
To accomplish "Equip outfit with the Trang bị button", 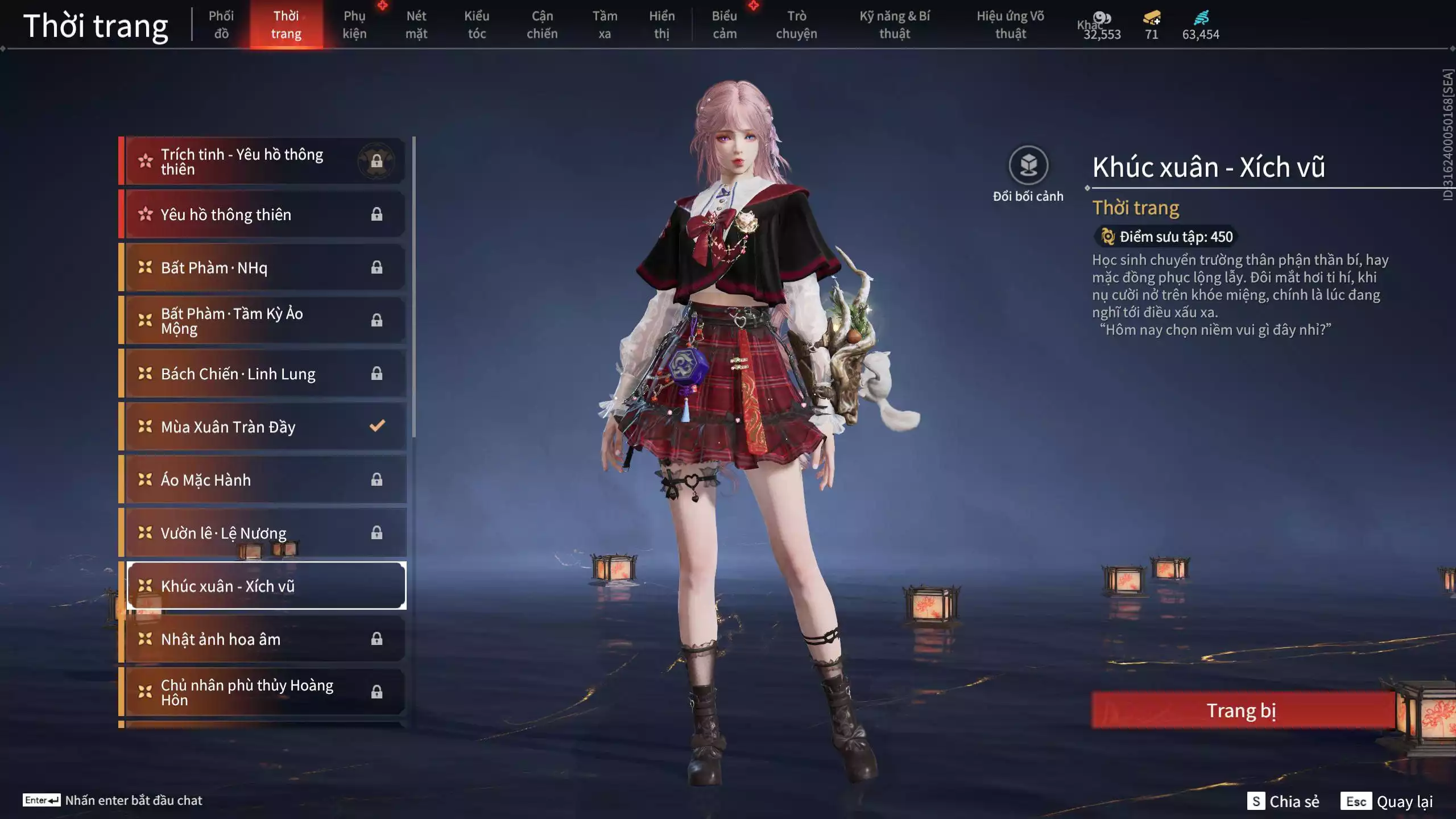I will [x=1242, y=710].
